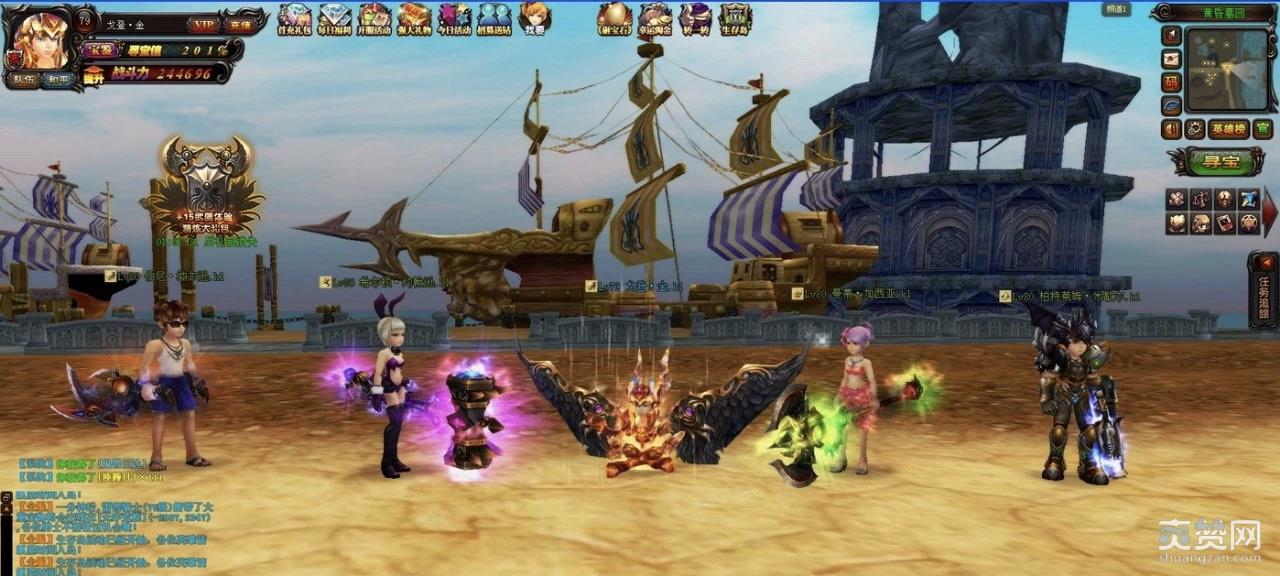Click the 充值 recharge button

(x=239, y=24)
